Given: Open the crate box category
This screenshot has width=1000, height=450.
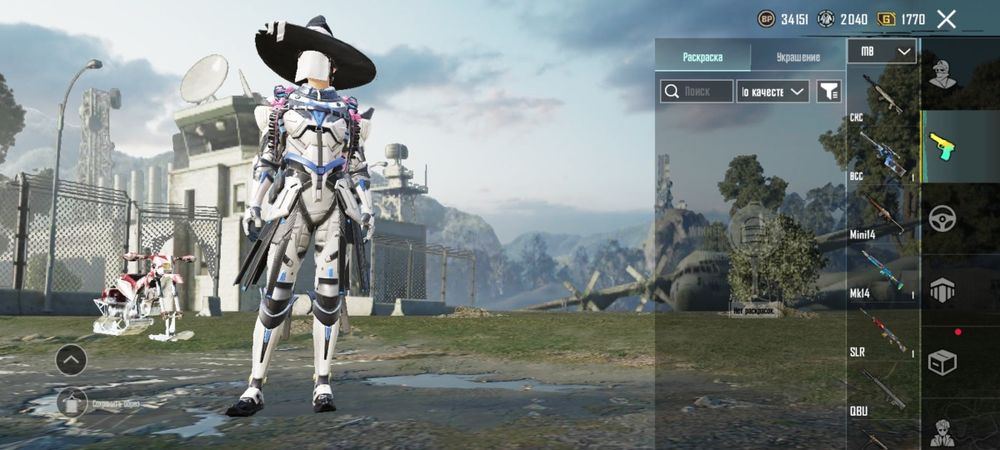Looking at the screenshot, I should 940,360.
